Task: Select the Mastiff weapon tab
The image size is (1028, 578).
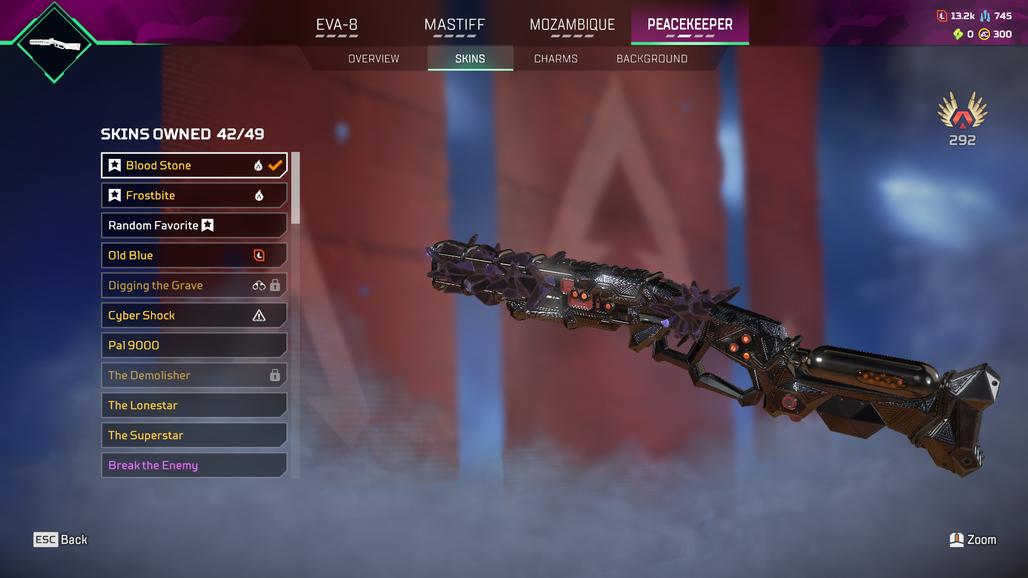Action: tap(454, 25)
